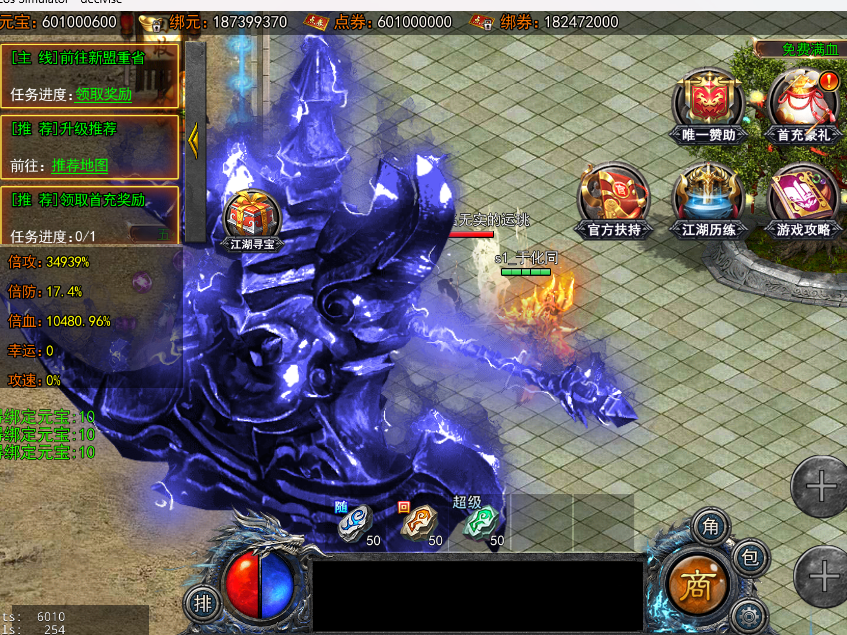This screenshot has width=847, height=635.
Task: Open the 角 character button
Action: [x=710, y=526]
